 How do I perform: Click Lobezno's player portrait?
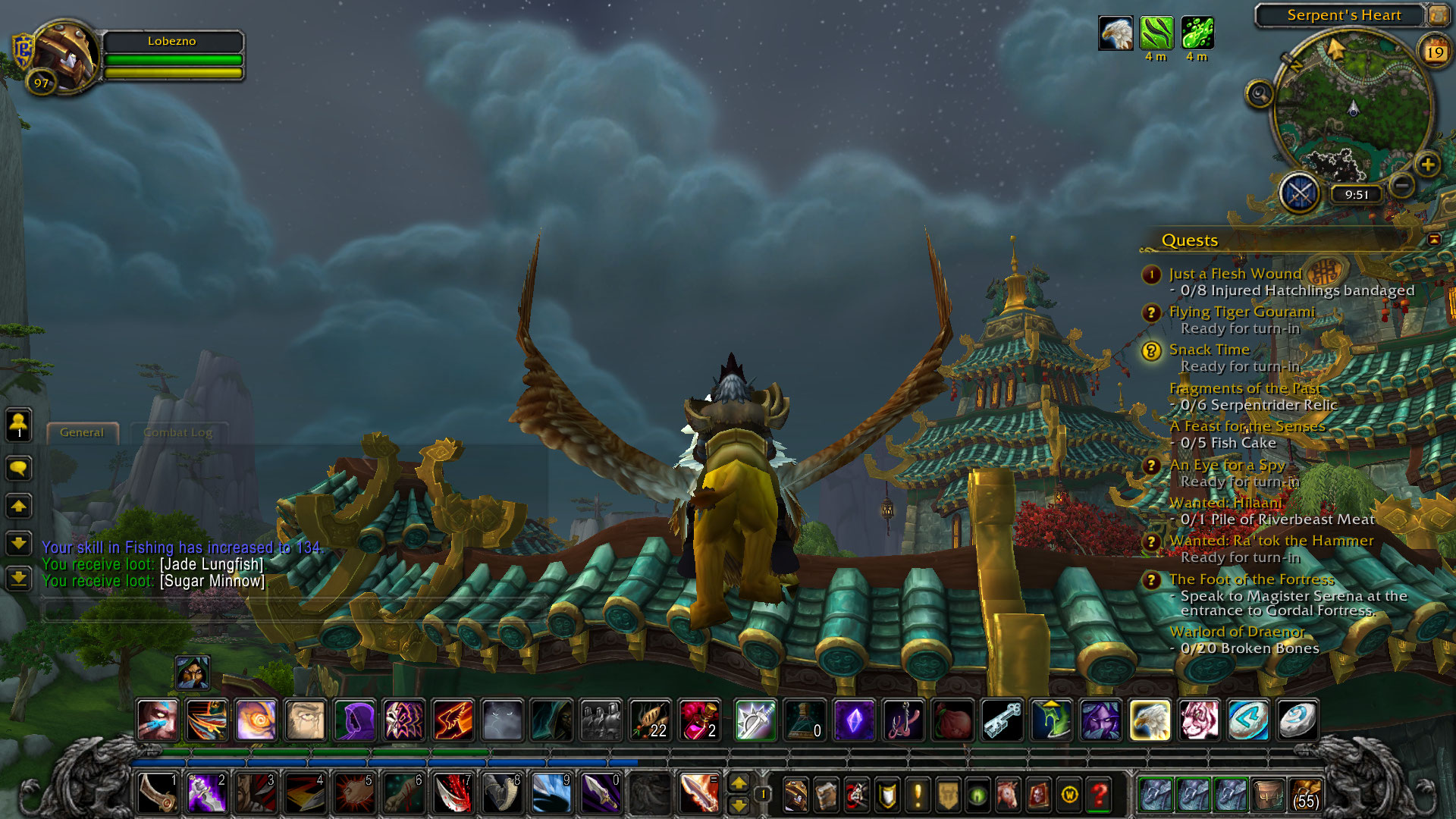tap(64, 56)
